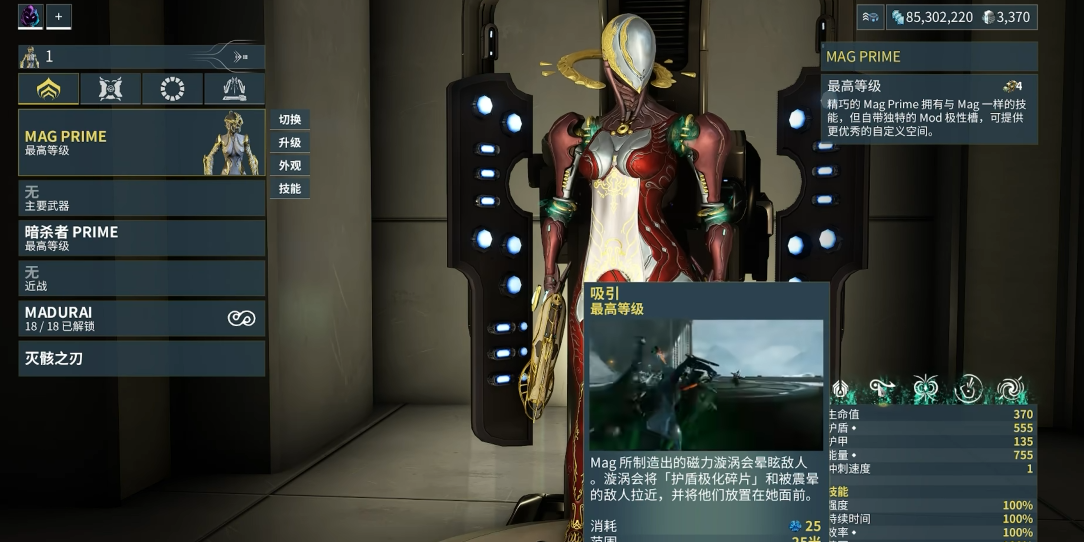
Task: Click the purple hooded player avatar
Action: pyautogui.click(x=30, y=17)
